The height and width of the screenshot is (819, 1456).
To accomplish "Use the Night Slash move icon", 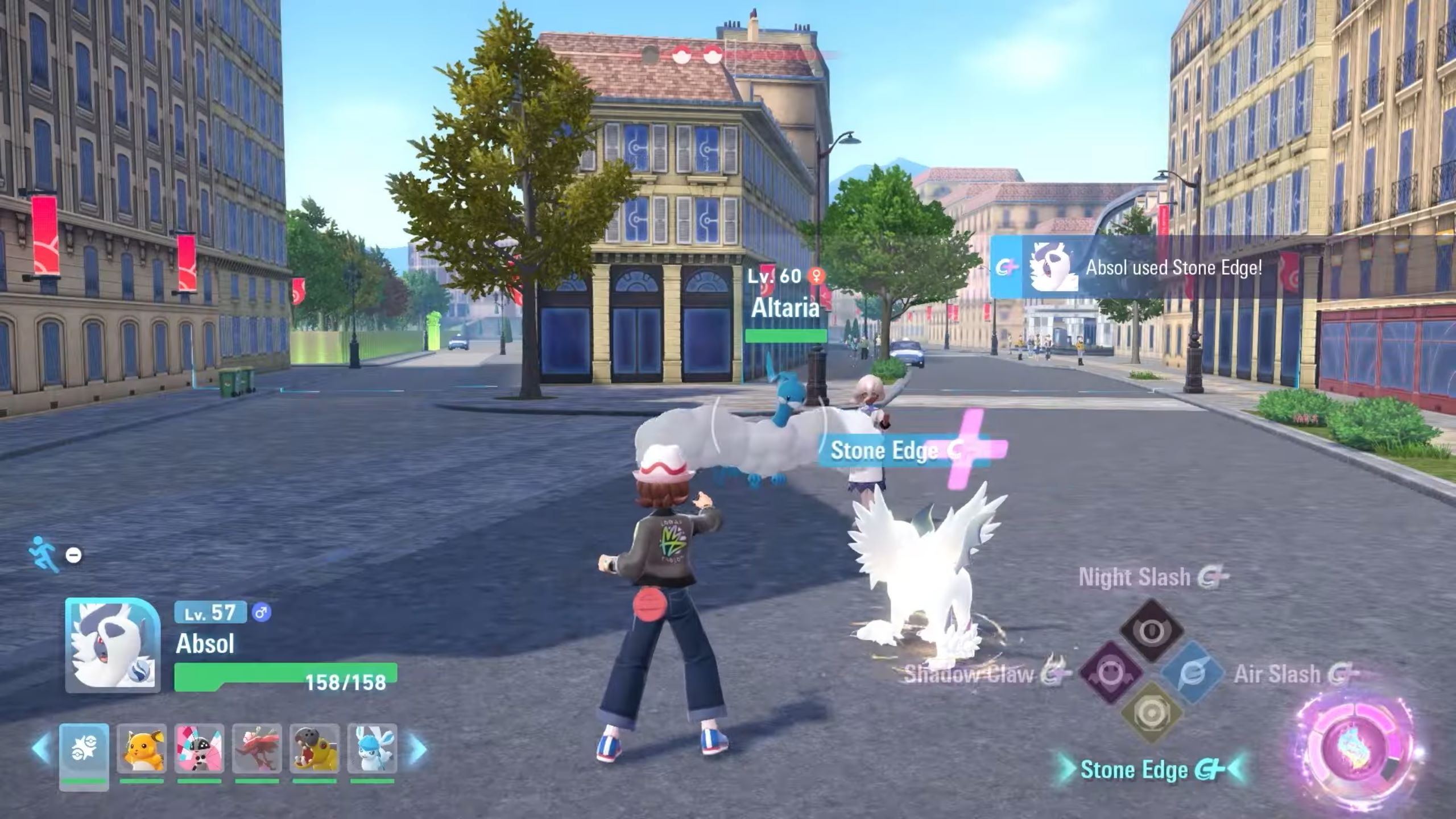I will [x=1151, y=630].
